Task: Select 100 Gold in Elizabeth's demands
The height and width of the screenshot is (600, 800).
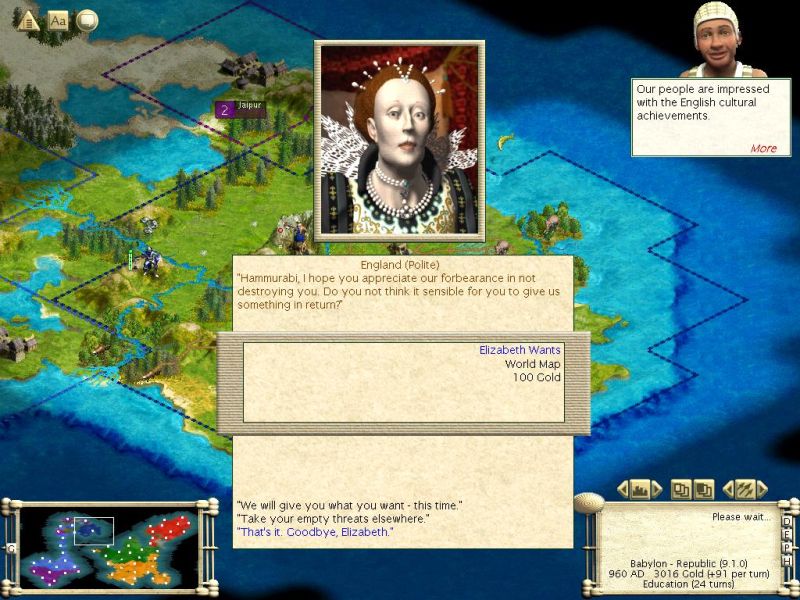Action: pyautogui.click(x=537, y=377)
